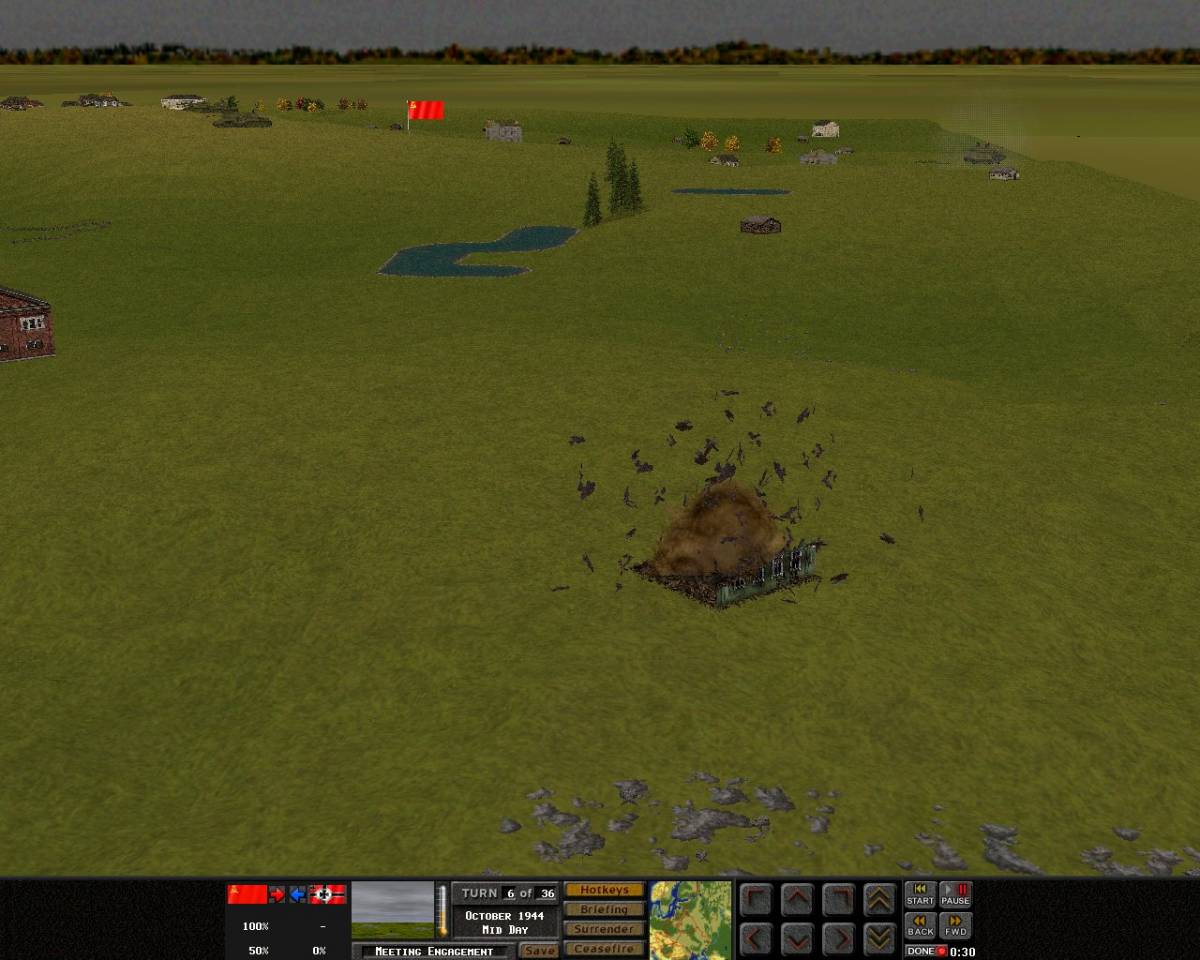Save the current game
Image resolution: width=1200 pixels, height=960 pixels.
coord(539,951)
